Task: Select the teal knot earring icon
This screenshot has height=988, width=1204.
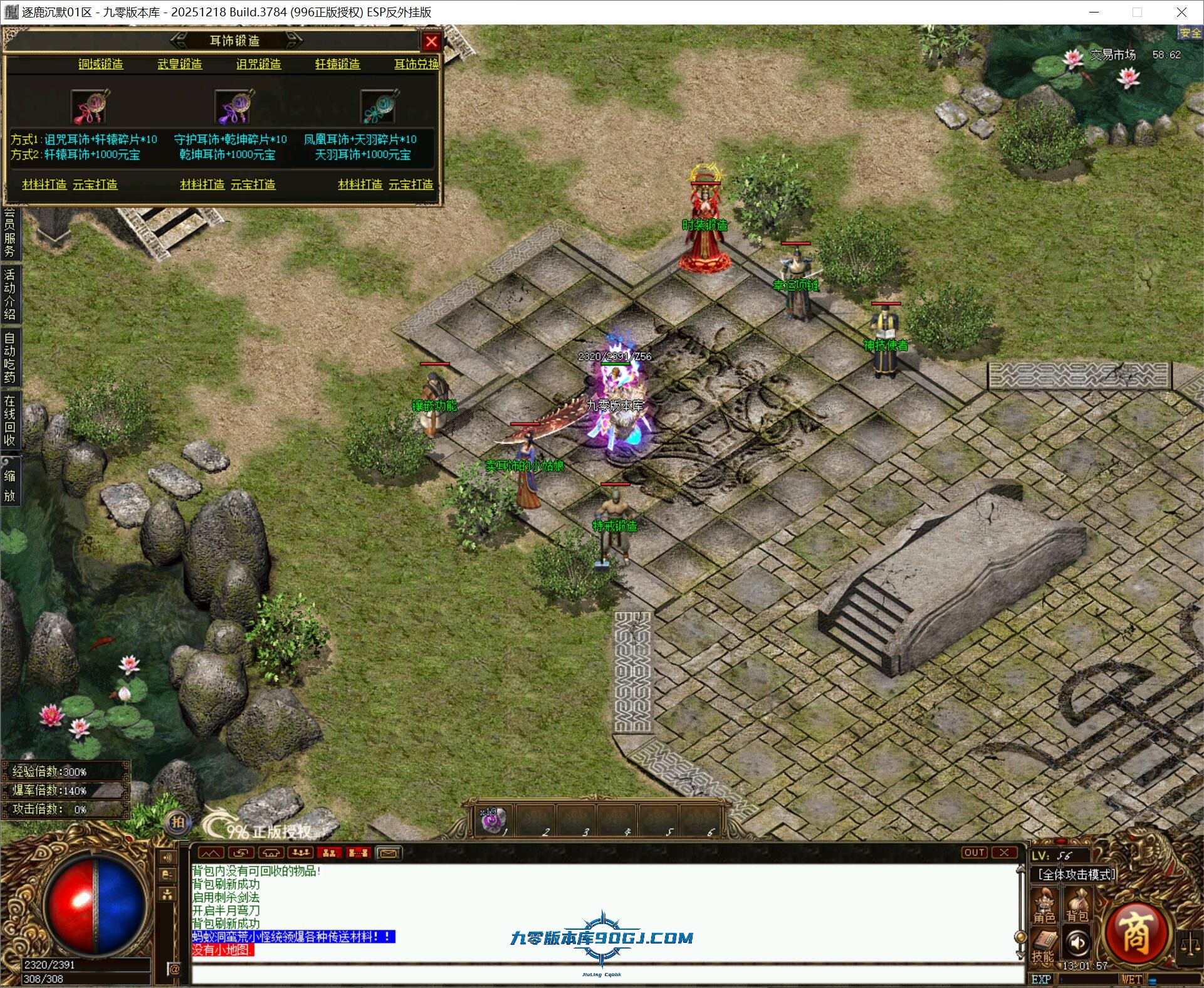Action: 379,107
